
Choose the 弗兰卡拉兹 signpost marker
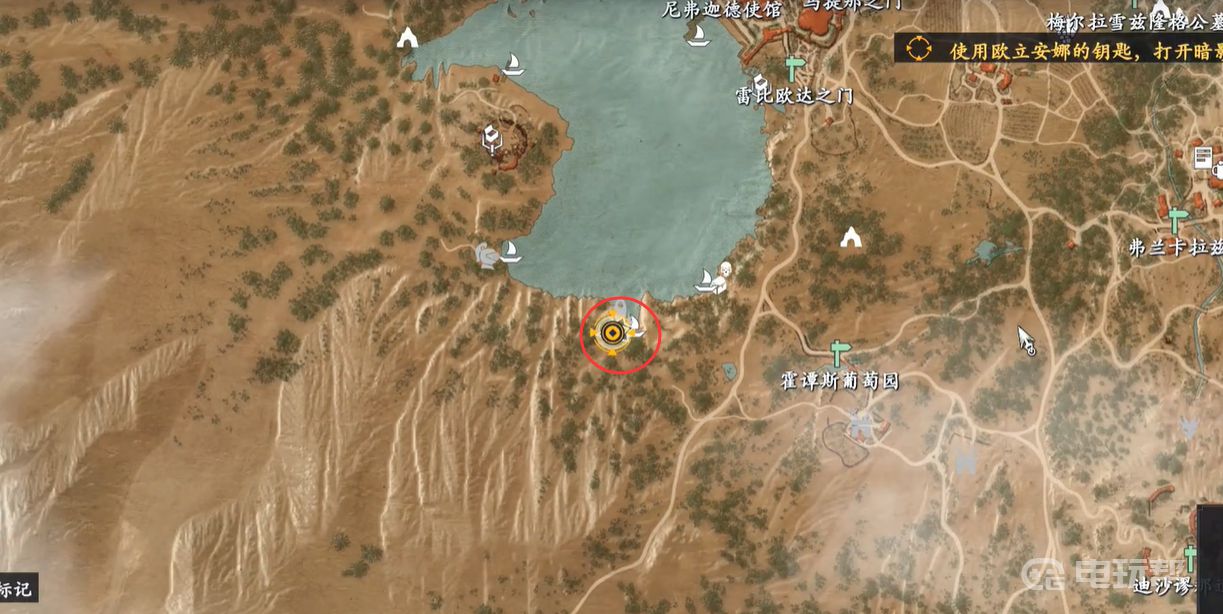click(1176, 220)
